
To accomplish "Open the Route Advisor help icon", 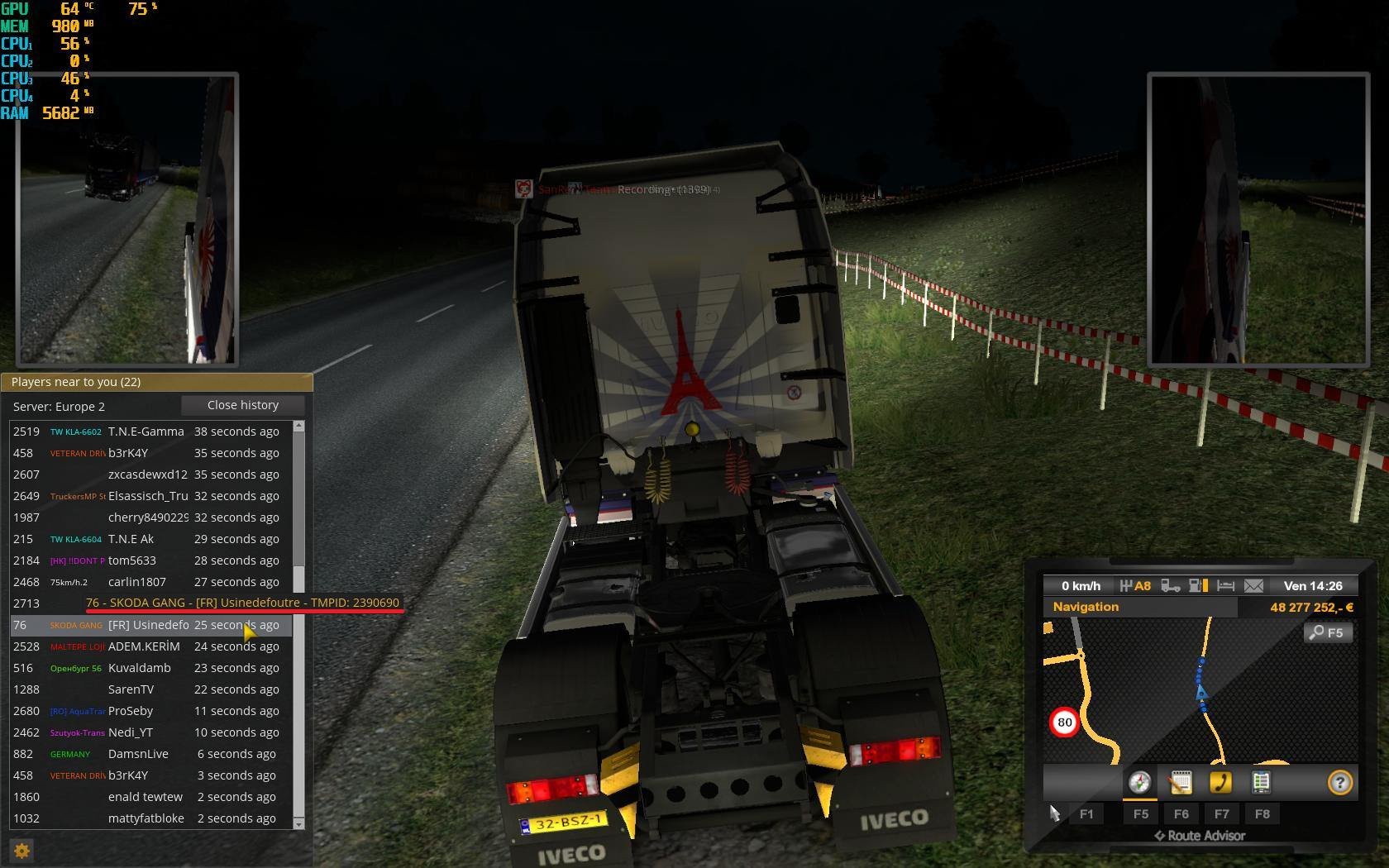I will tap(1339, 782).
